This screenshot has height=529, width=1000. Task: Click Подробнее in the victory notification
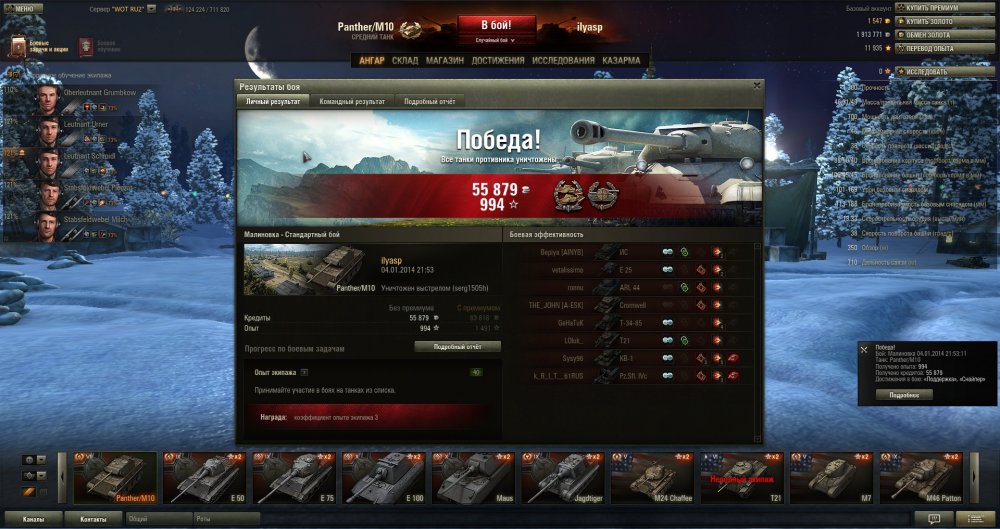coord(904,394)
